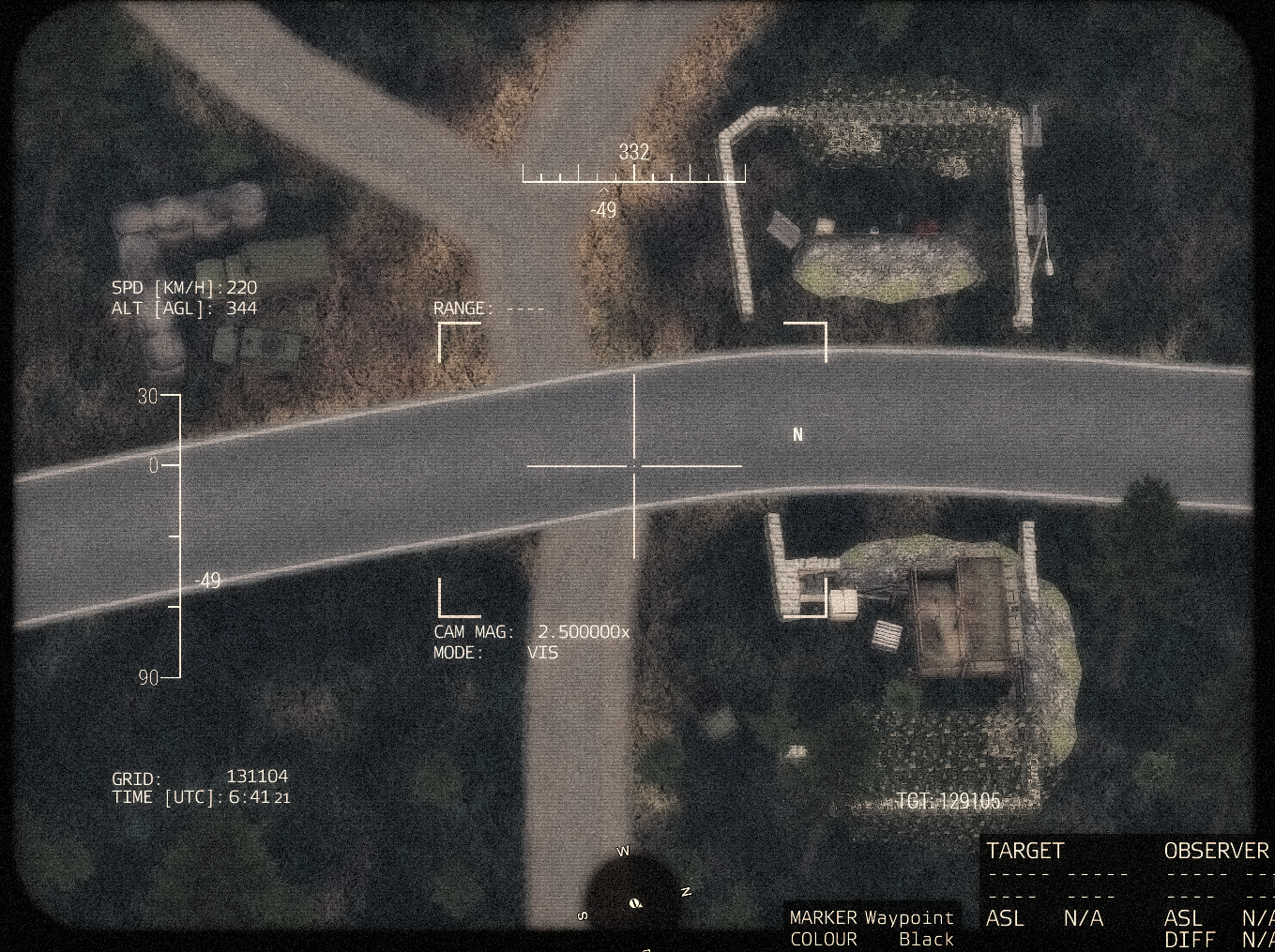Change the marker COLOUR set to Black

click(925, 939)
